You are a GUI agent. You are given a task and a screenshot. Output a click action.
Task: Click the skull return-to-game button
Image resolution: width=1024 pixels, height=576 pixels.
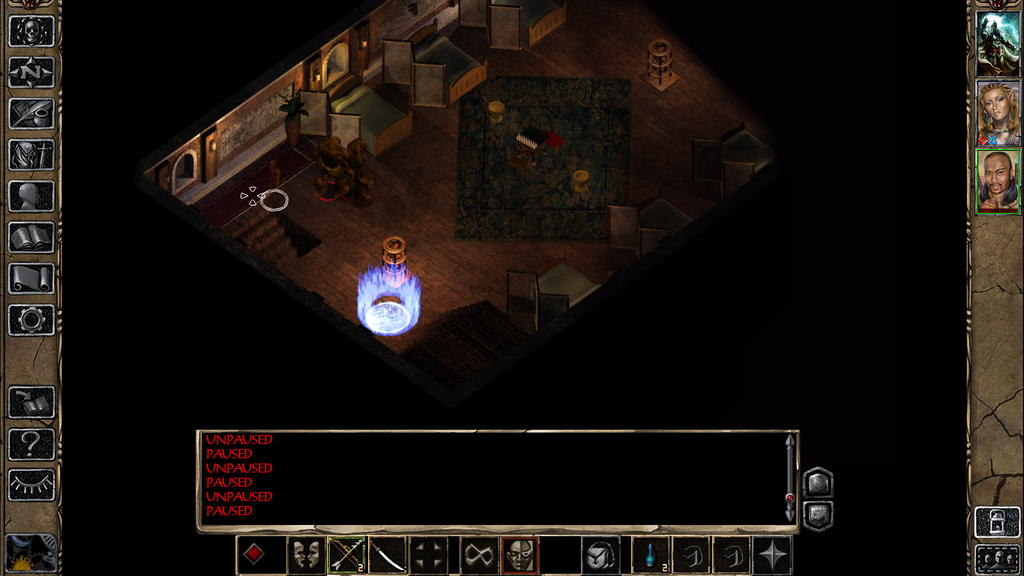31,31
